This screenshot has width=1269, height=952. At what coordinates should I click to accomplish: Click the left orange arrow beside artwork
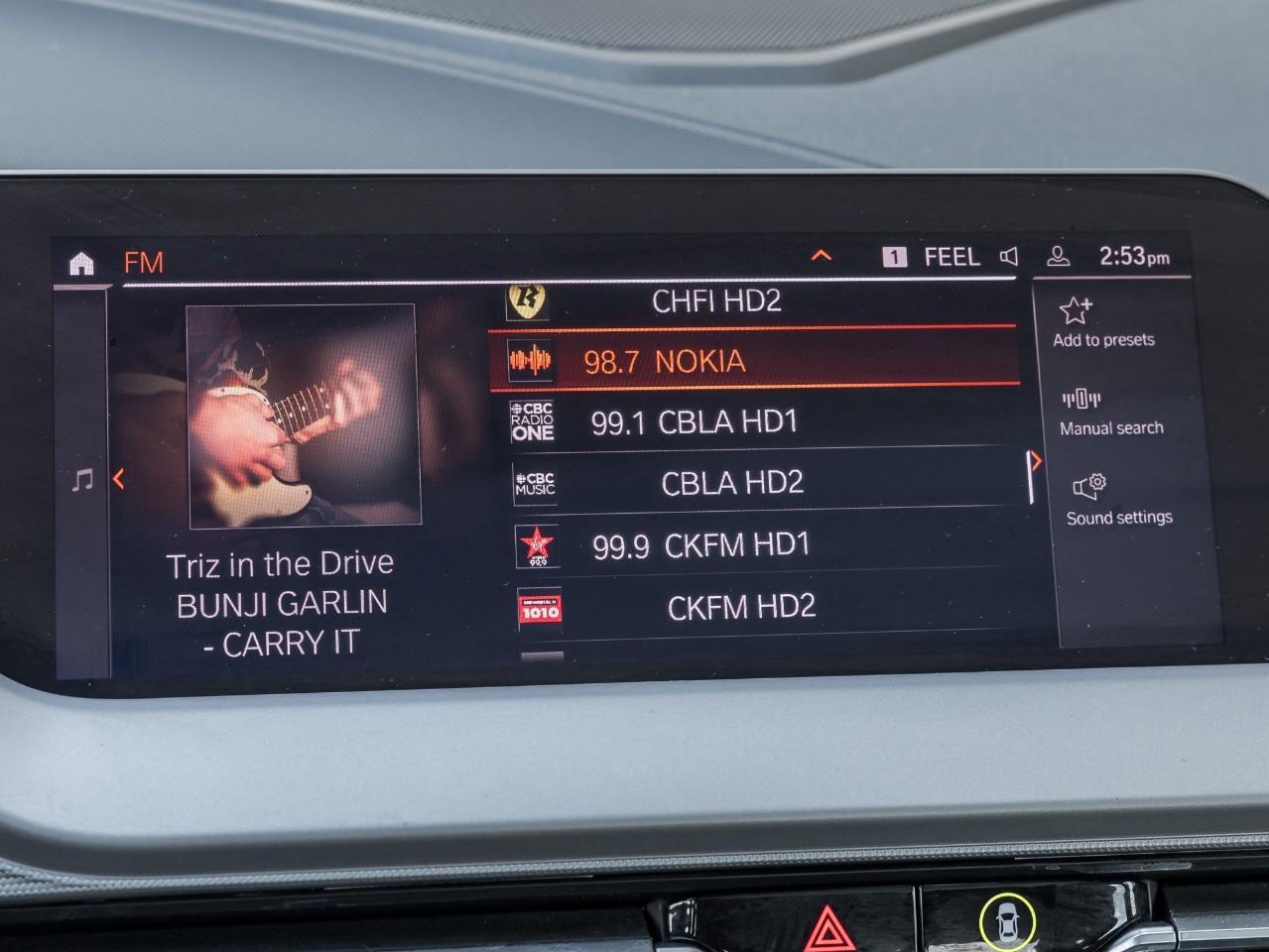coord(119,480)
